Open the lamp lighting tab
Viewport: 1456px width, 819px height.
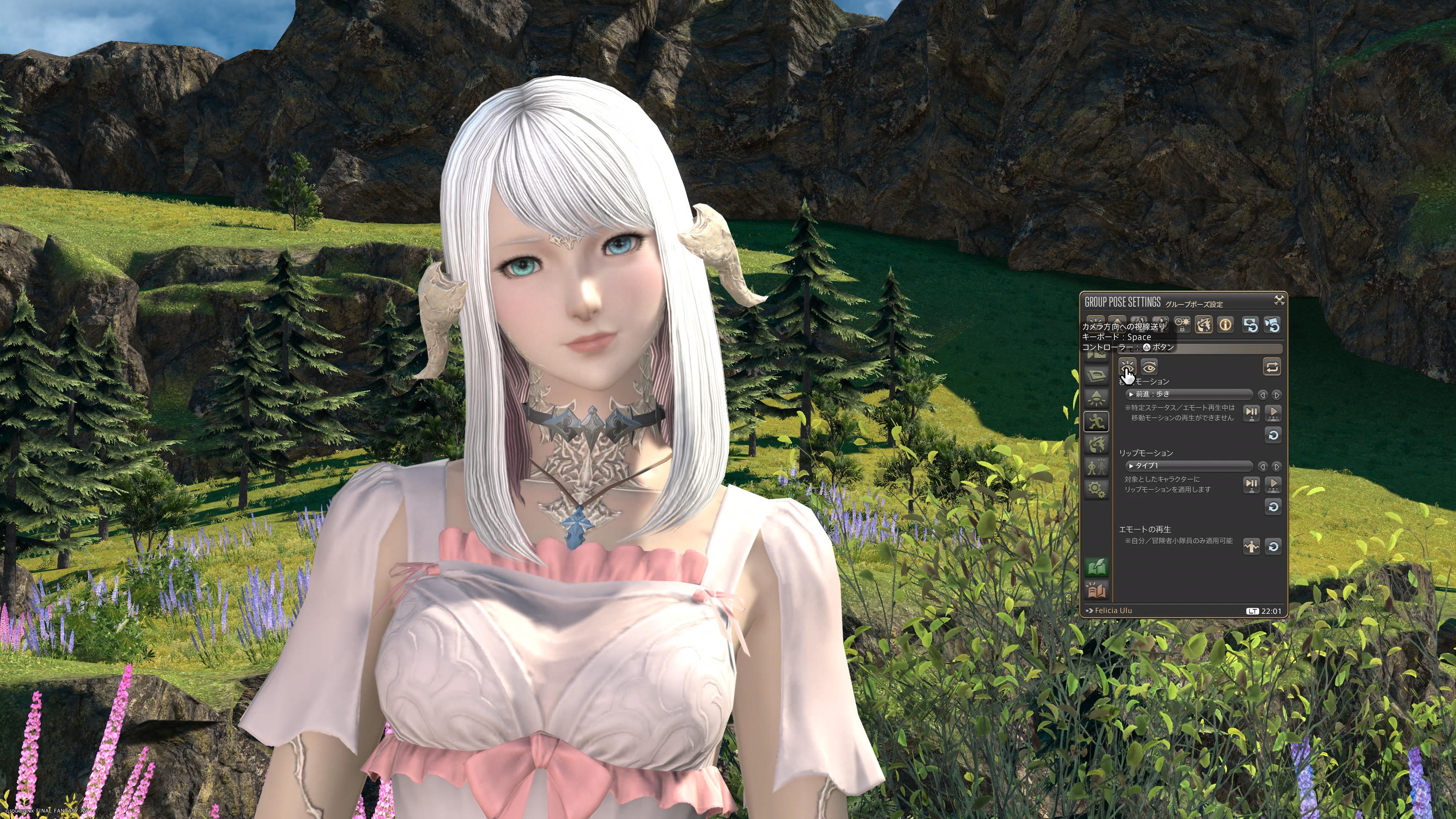pos(1097,398)
